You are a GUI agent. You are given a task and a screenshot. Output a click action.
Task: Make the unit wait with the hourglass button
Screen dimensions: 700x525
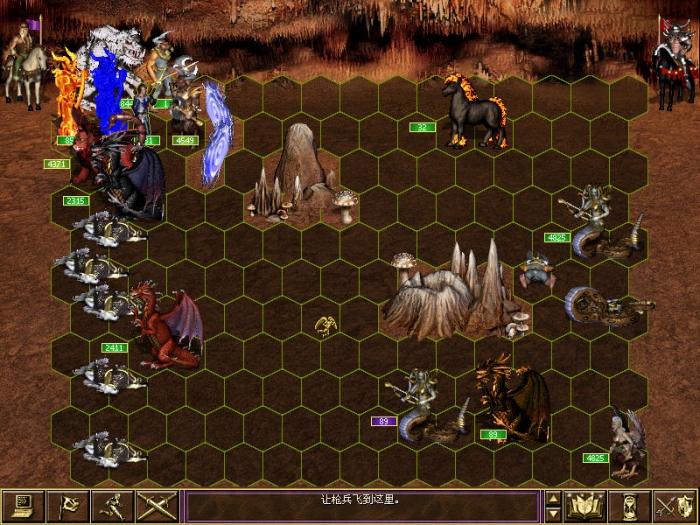(630, 506)
